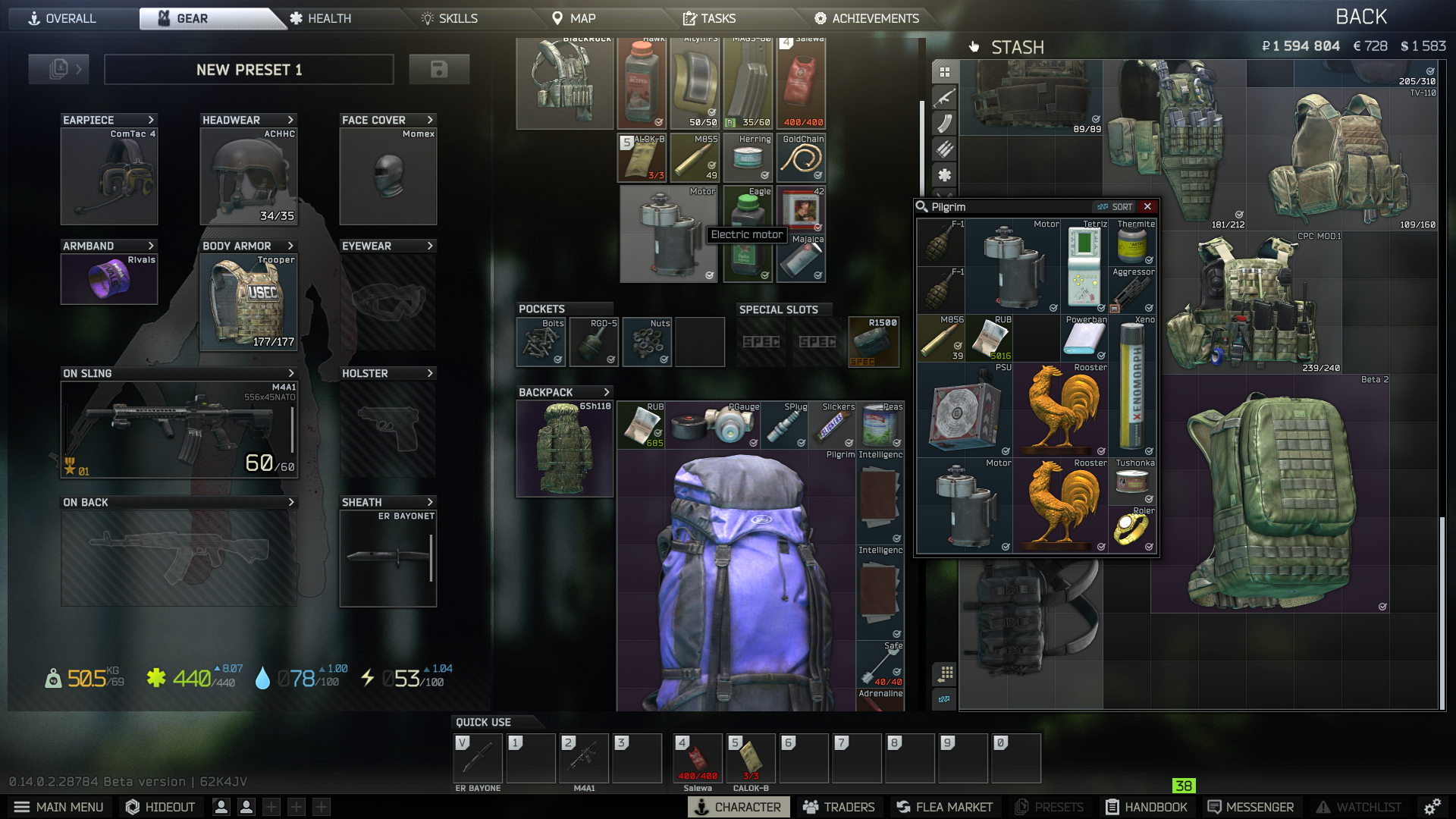Click the WATCHLIST entry in bottom bar

pos(1361,807)
